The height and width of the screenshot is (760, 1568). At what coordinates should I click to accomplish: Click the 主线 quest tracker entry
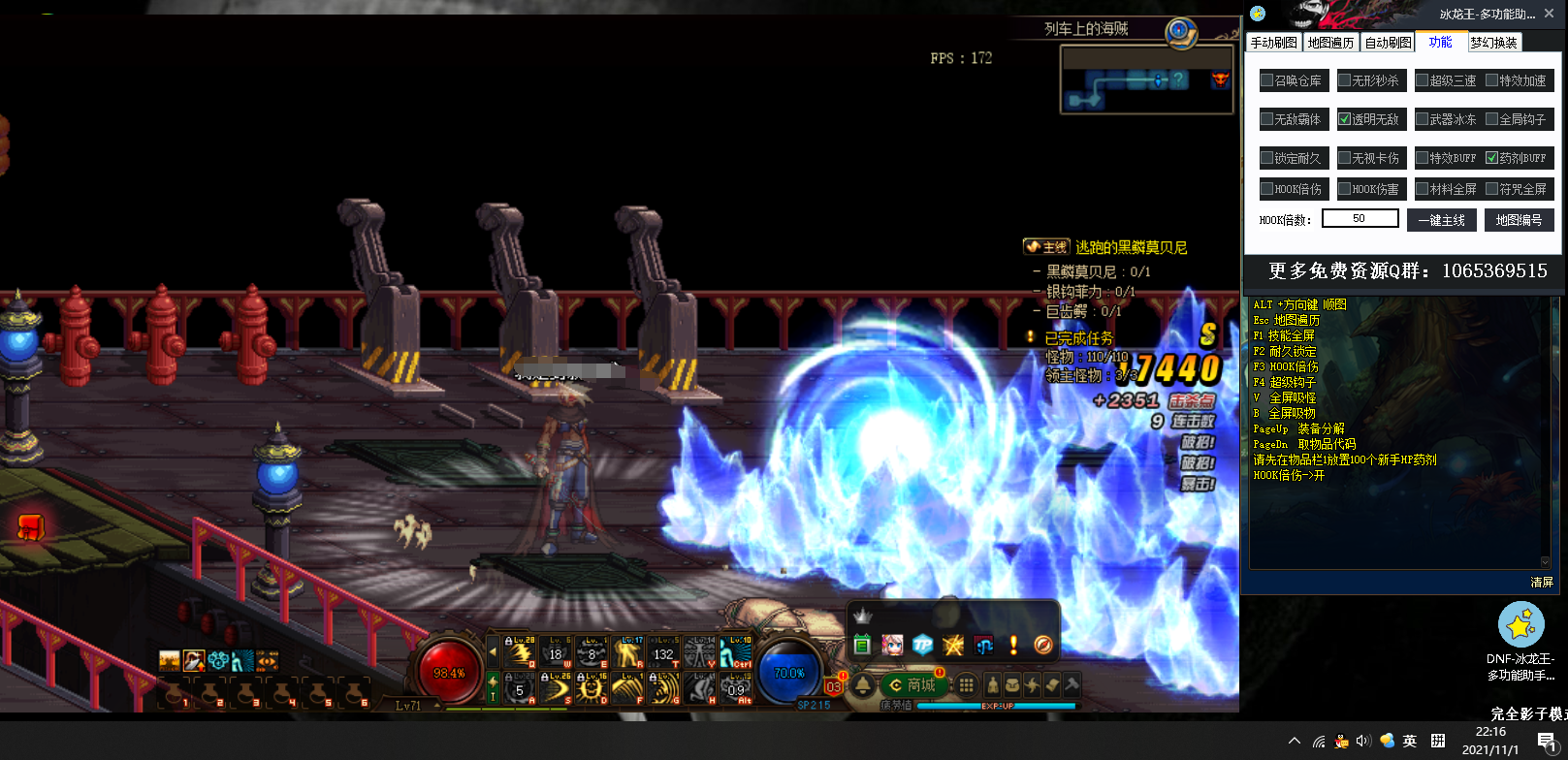coord(1047,247)
